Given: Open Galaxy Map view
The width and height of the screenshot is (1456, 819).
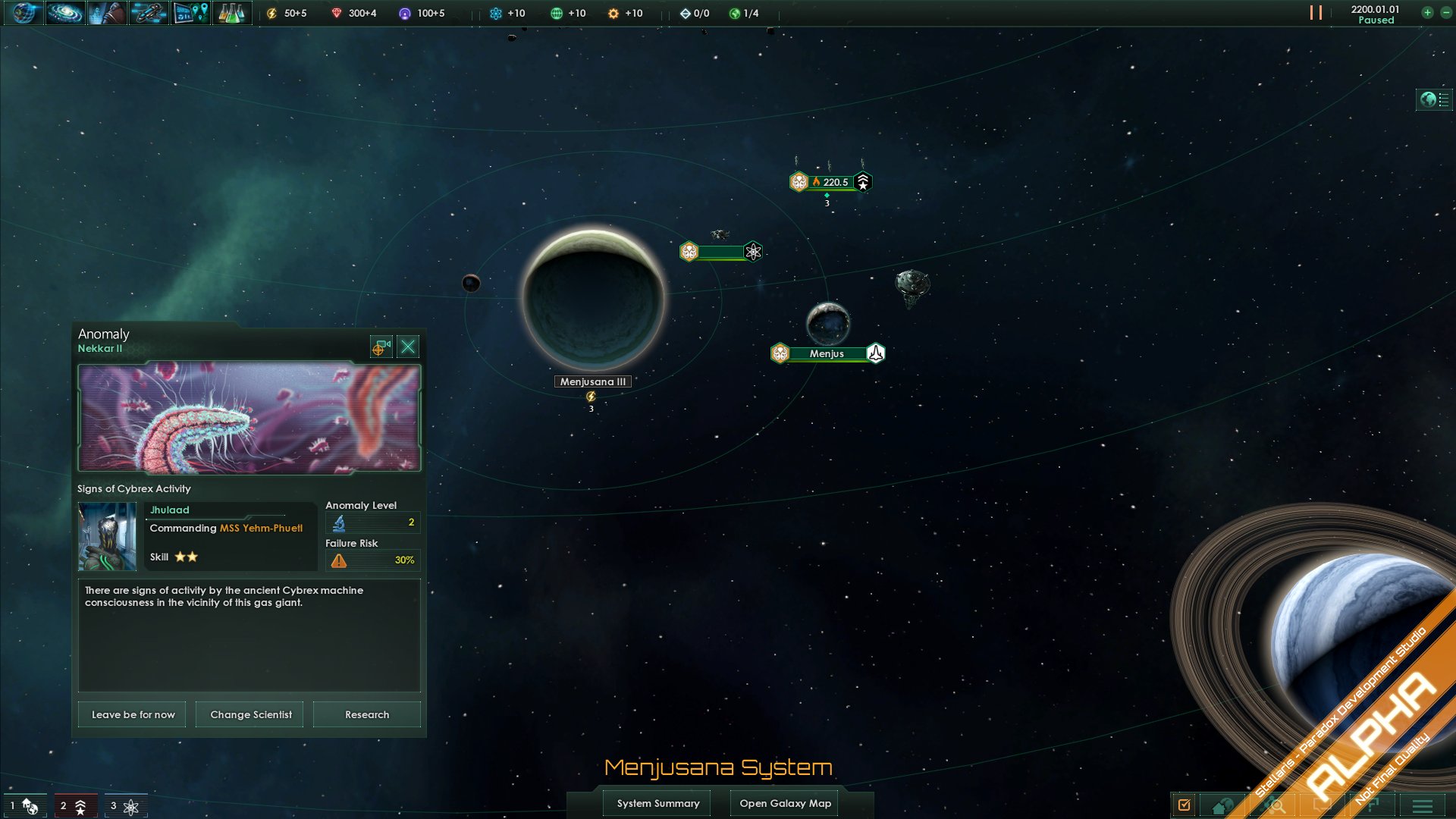Looking at the screenshot, I should (x=785, y=803).
